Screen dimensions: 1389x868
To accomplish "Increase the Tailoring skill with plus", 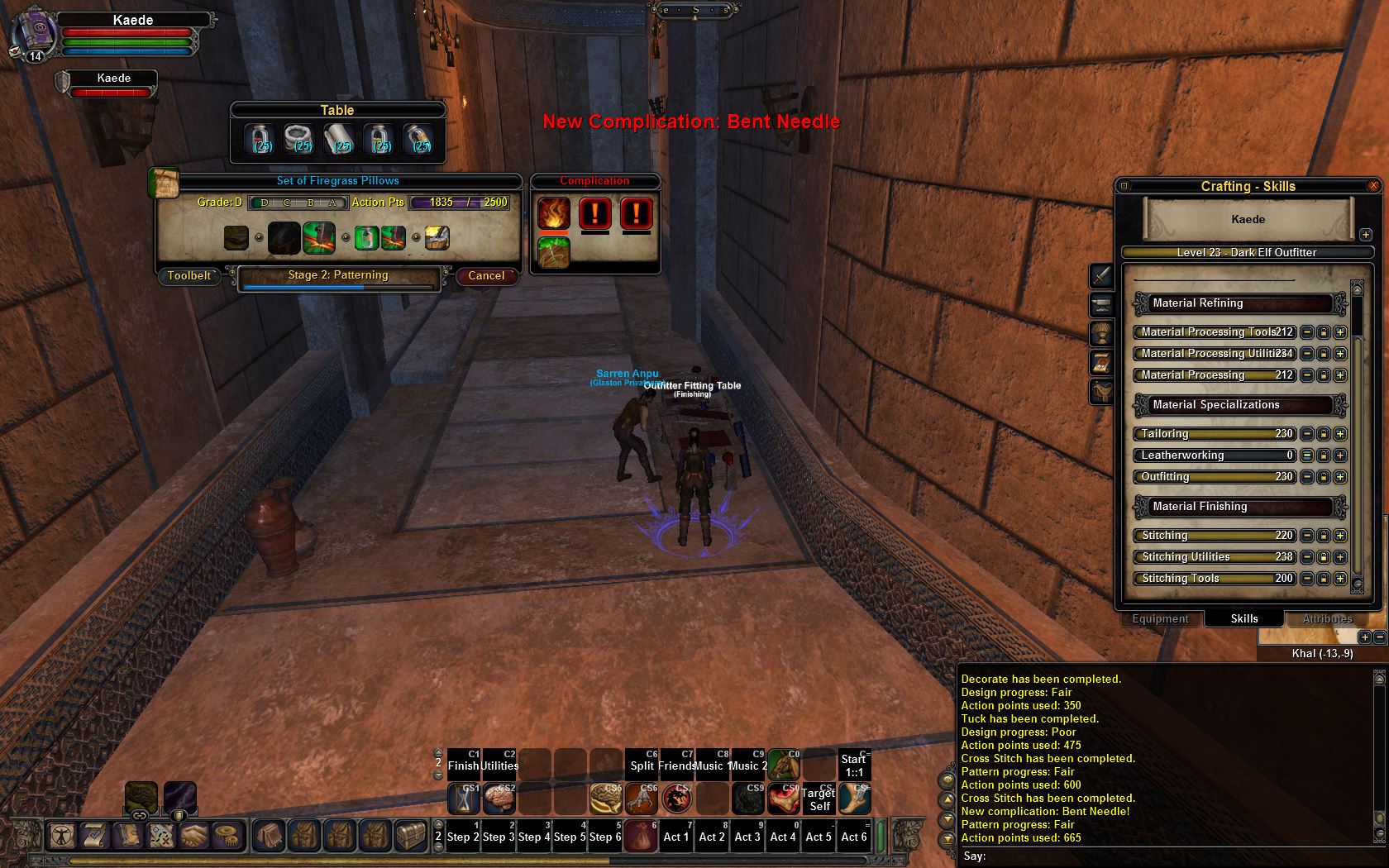I will (x=1340, y=434).
